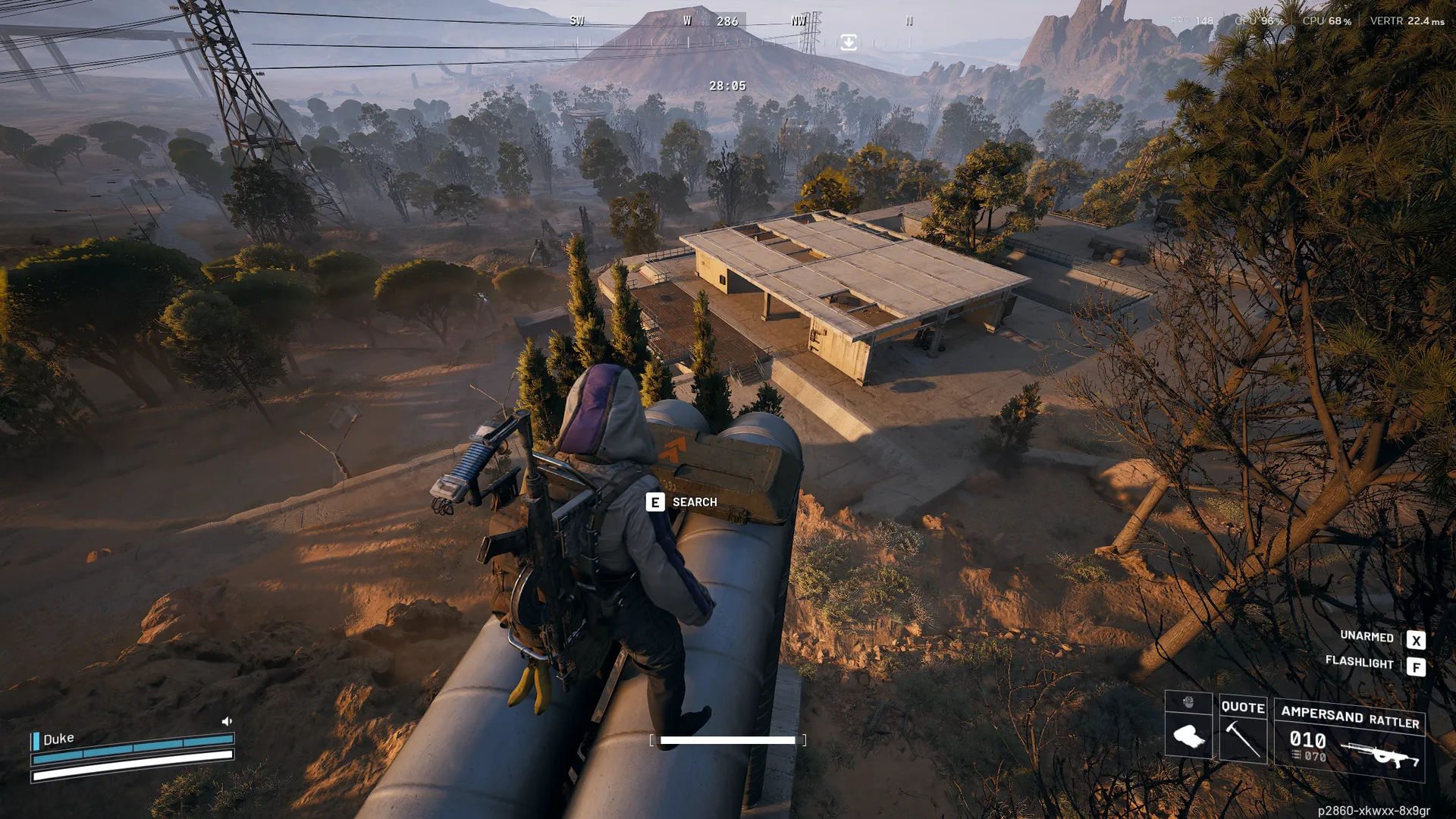This screenshot has width=1456, height=819.
Task: Choose the bandage quick-use item slot
Action: [1188, 736]
